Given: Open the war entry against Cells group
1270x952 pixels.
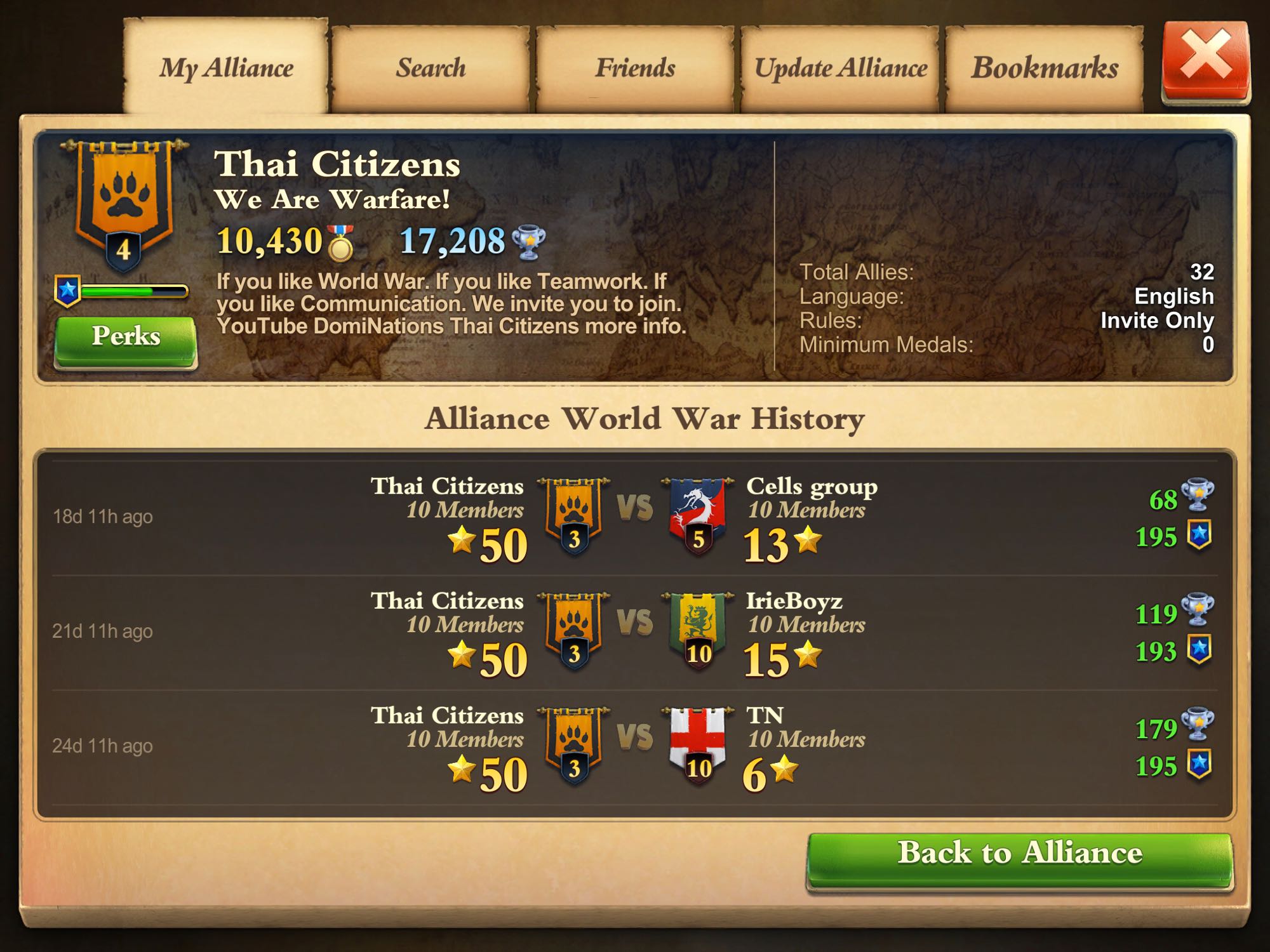Looking at the screenshot, I should point(635,517).
